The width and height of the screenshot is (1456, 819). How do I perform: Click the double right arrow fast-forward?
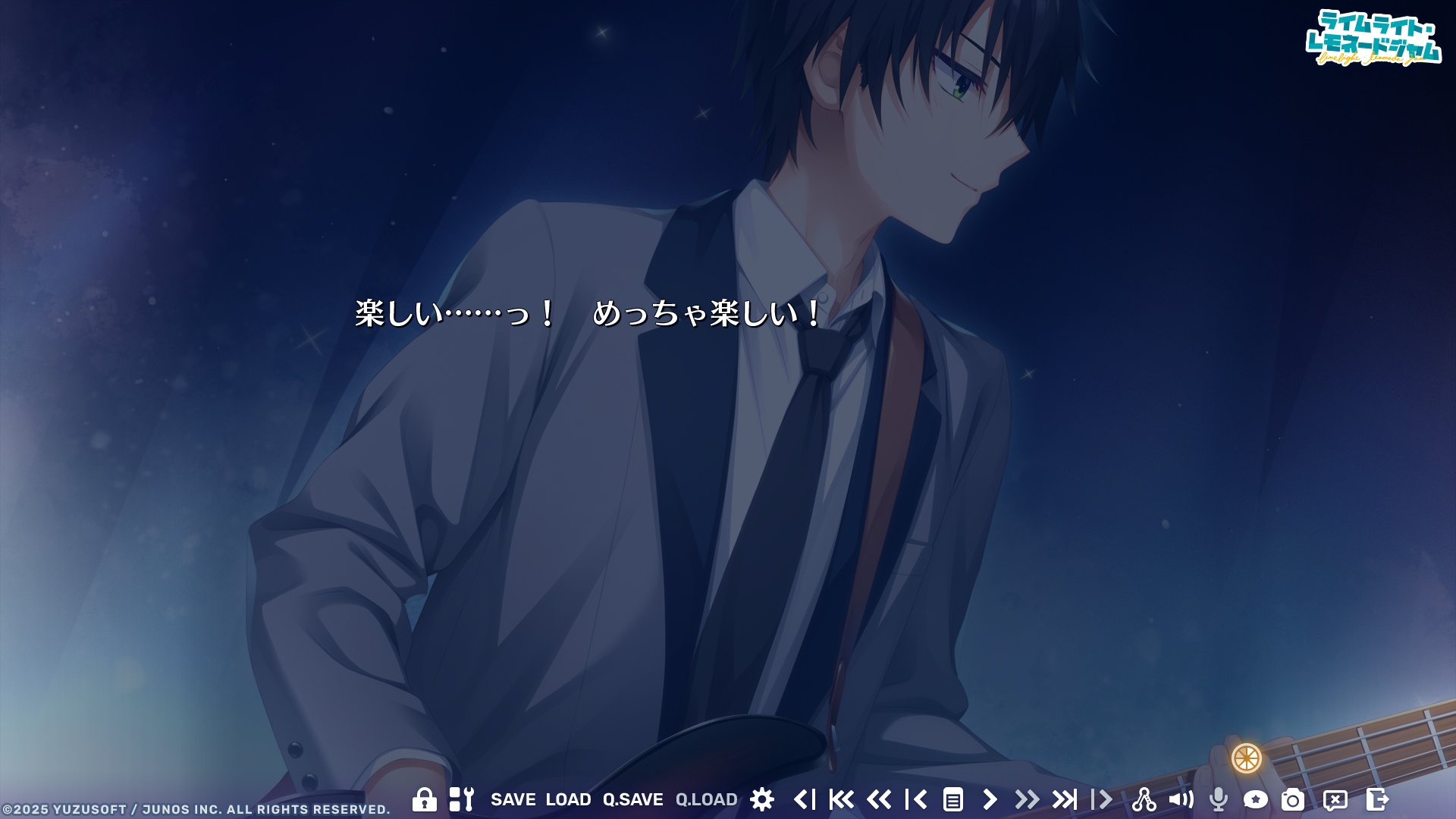(x=1027, y=799)
